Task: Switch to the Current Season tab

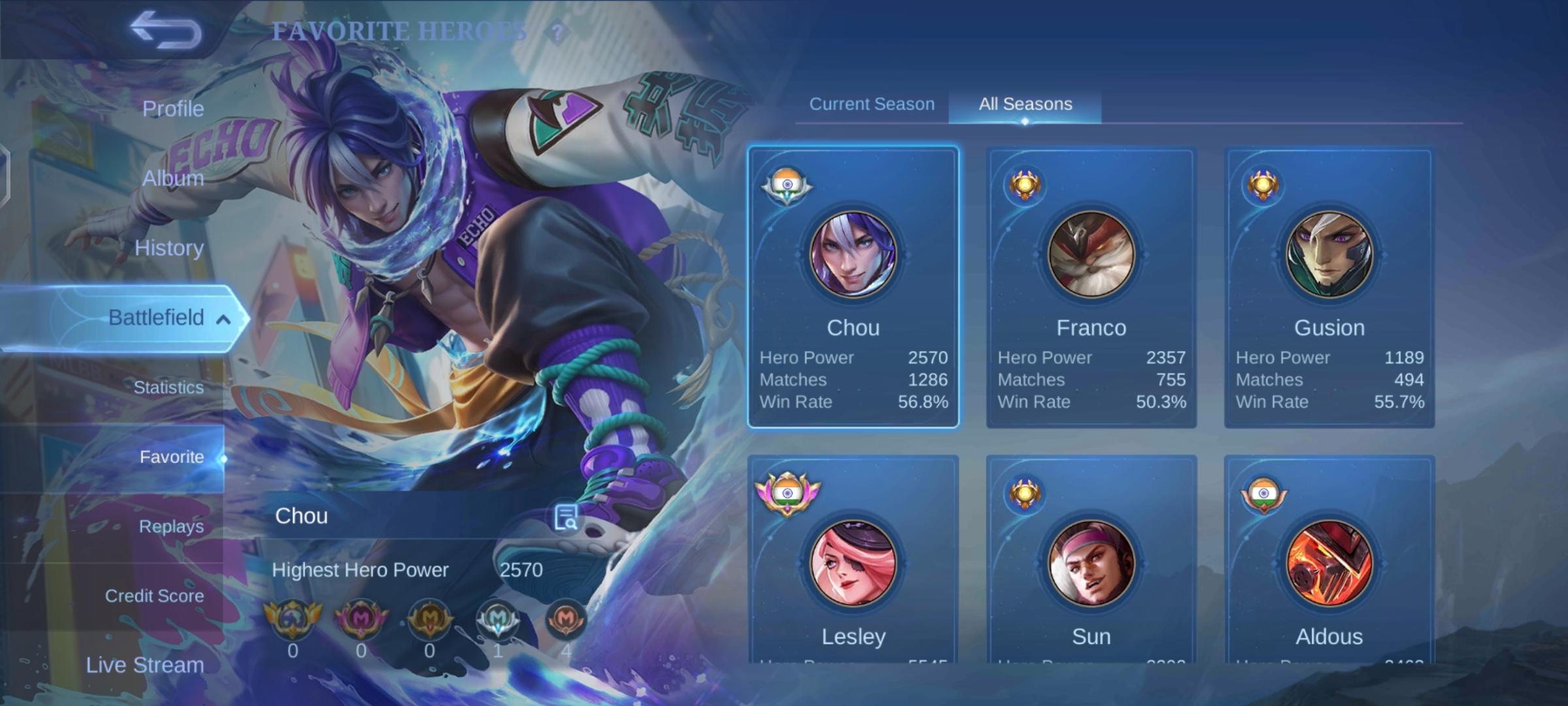Action: click(872, 103)
